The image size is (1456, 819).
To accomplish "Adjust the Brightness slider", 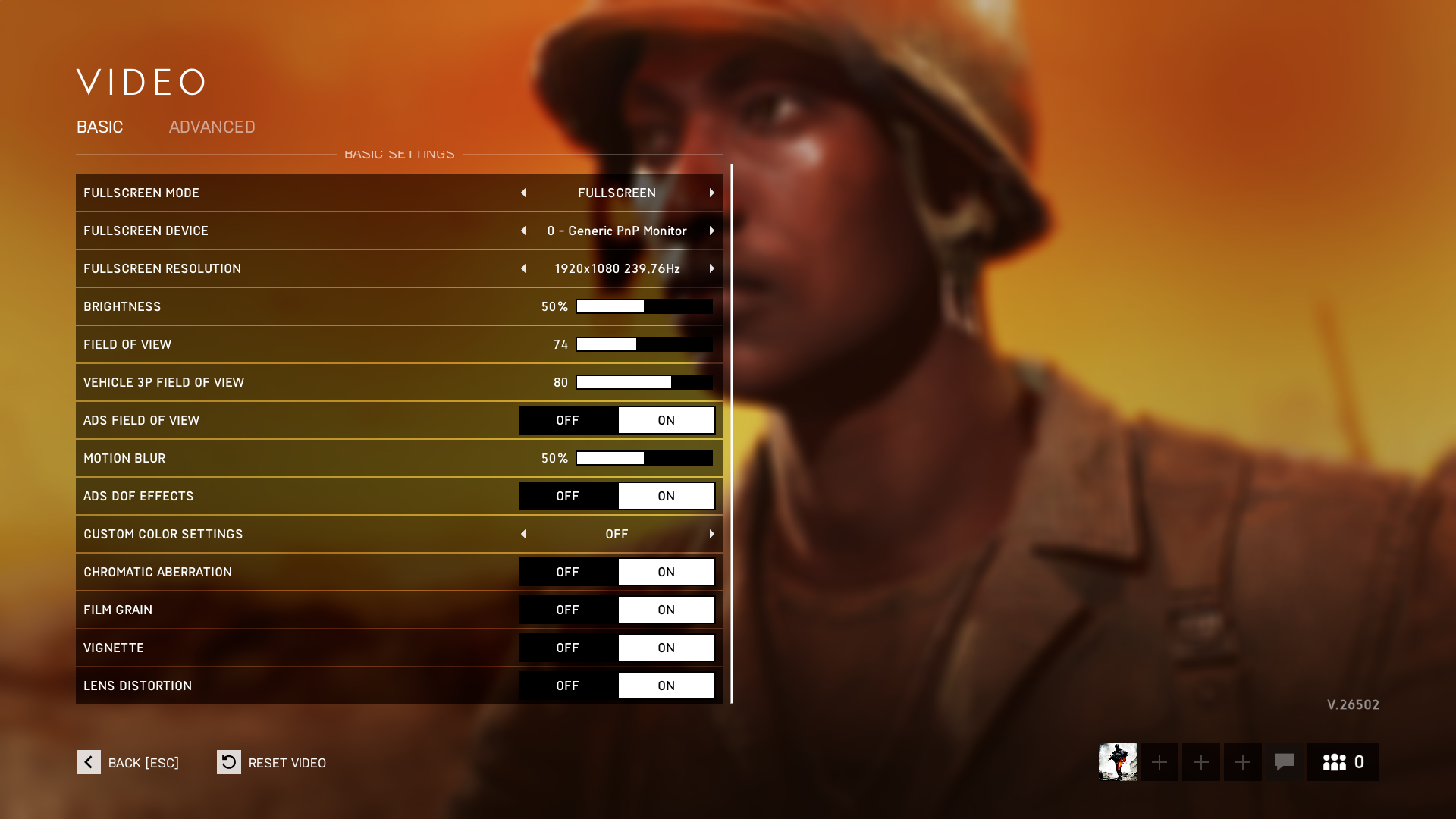I will (x=643, y=306).
